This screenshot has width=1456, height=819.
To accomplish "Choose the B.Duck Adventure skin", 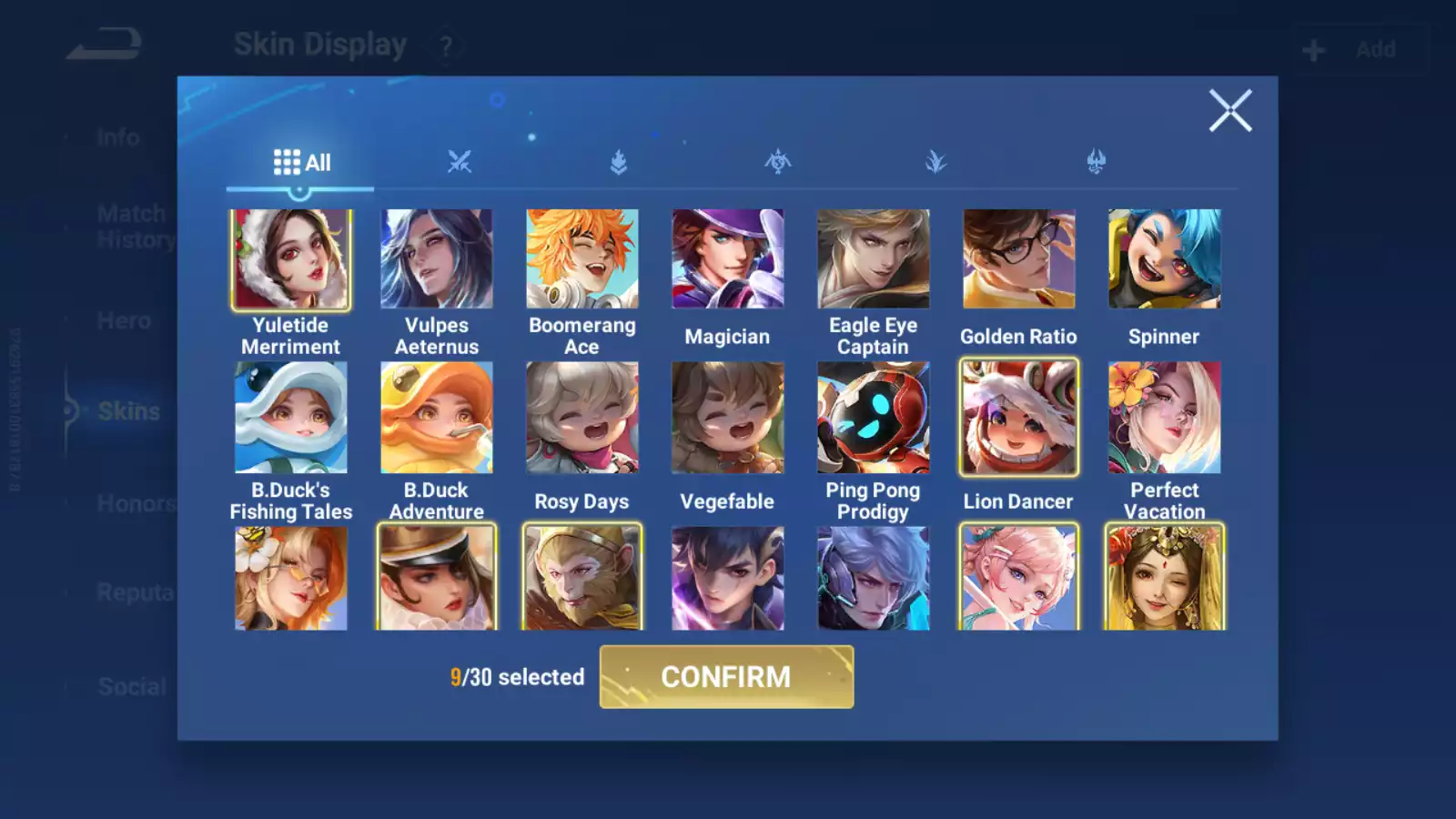I will tap(437, 418).
